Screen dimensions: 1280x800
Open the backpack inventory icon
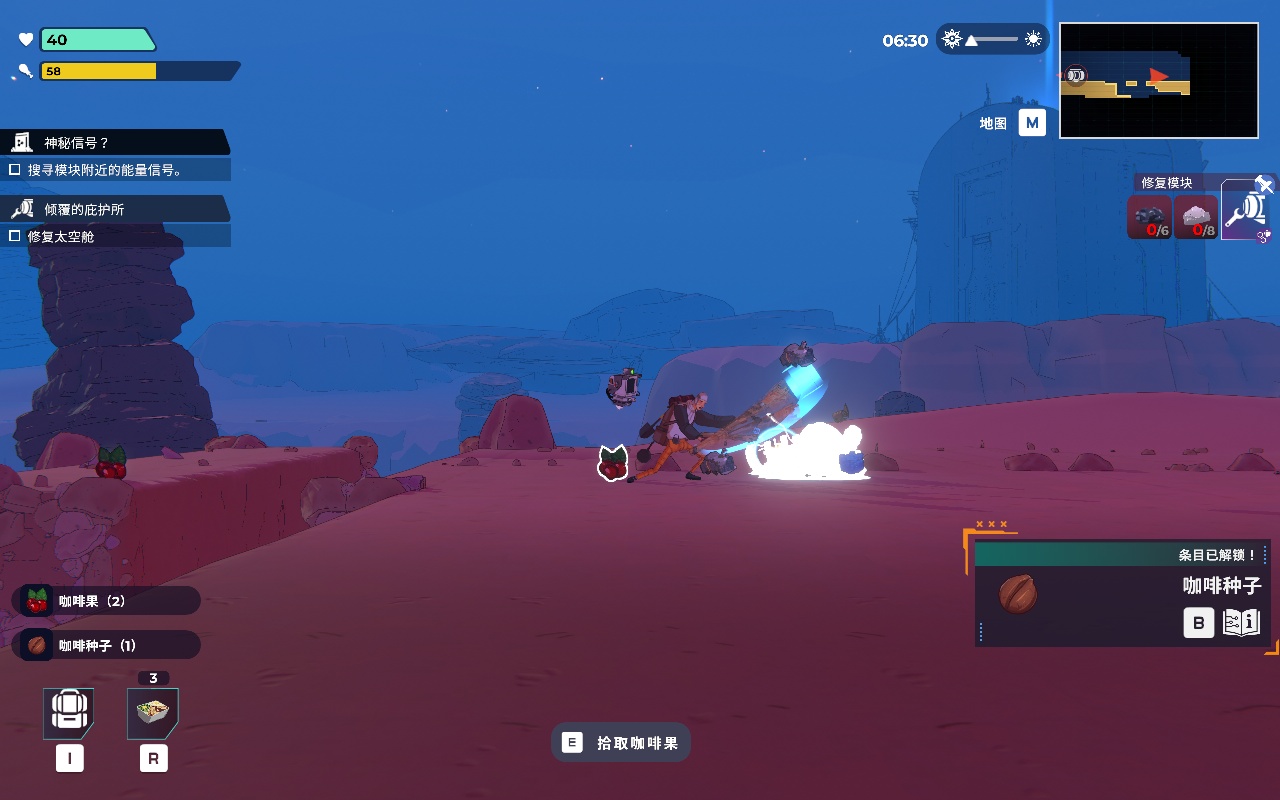pos(69,713)
